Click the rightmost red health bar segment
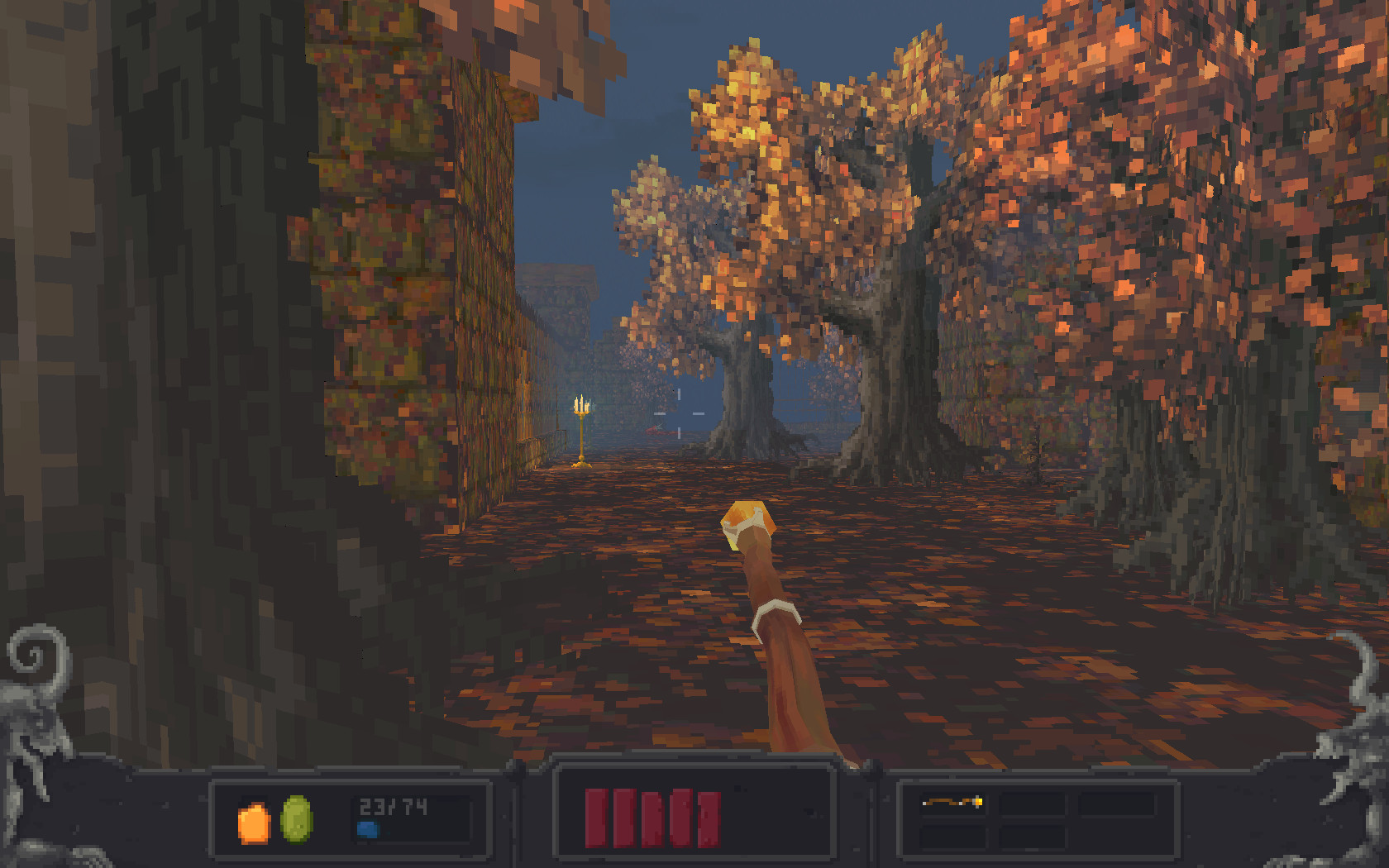This screenshot has width=1389, height=868. (707, 818)
